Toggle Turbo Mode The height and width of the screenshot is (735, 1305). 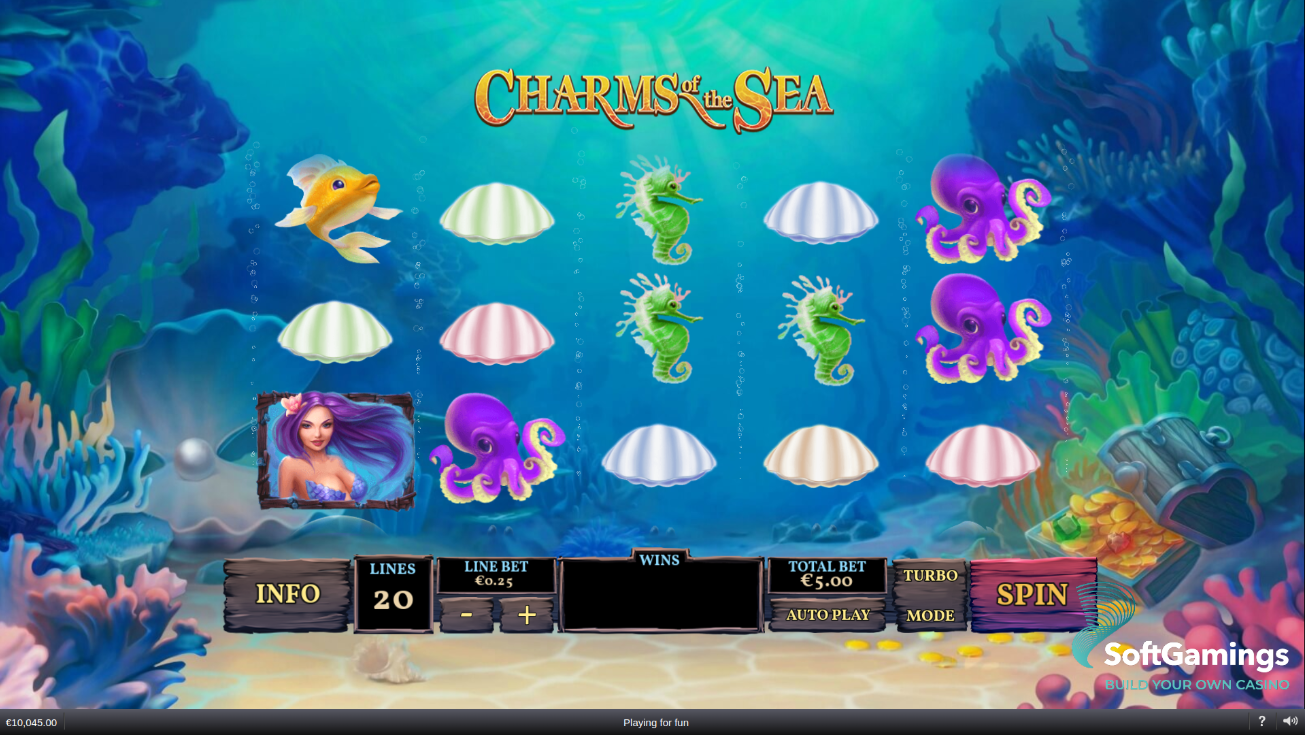tap(930, 595)
